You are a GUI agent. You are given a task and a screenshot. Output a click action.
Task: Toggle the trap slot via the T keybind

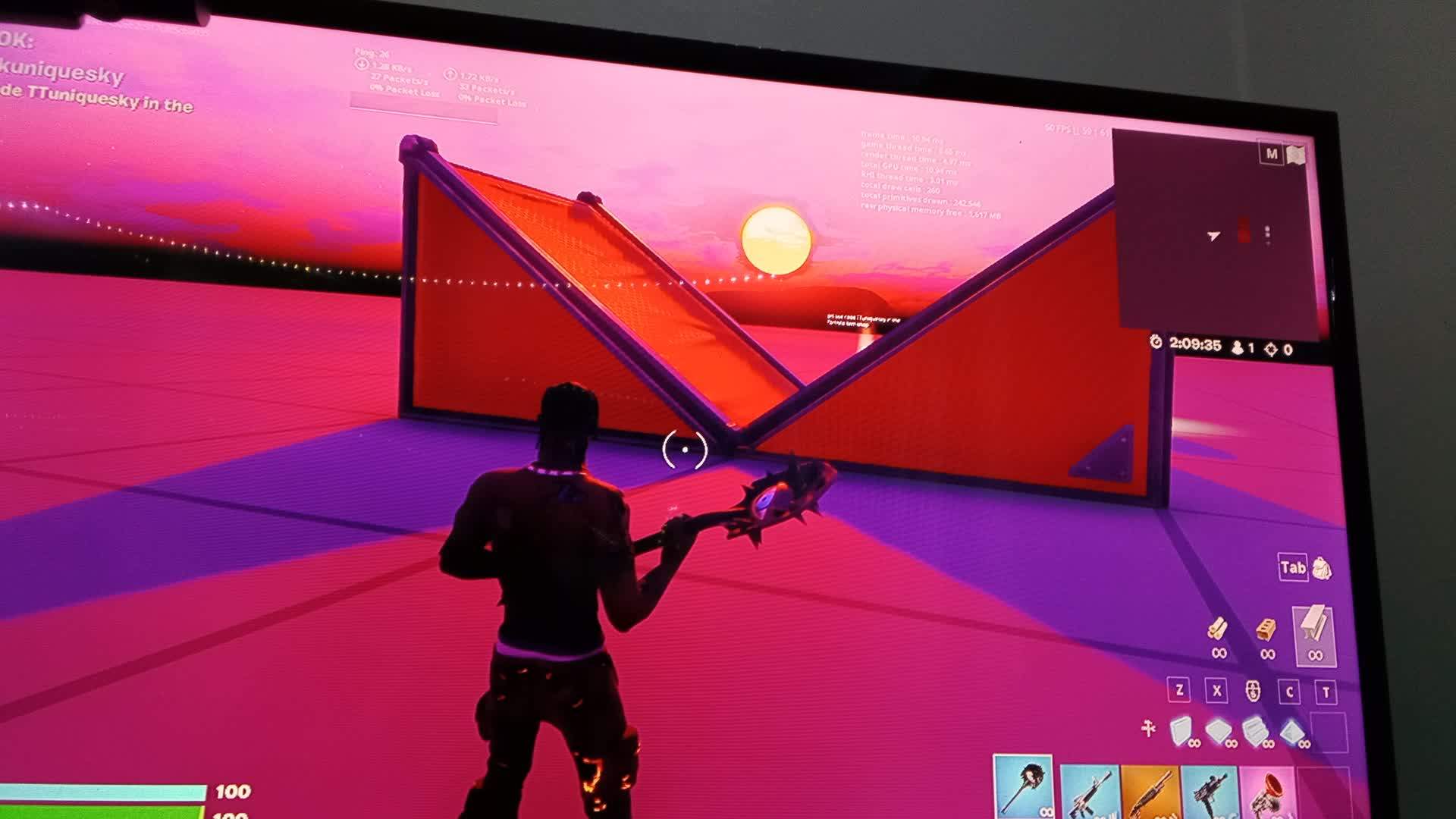pyautogui.click(x=1326, y=691)
